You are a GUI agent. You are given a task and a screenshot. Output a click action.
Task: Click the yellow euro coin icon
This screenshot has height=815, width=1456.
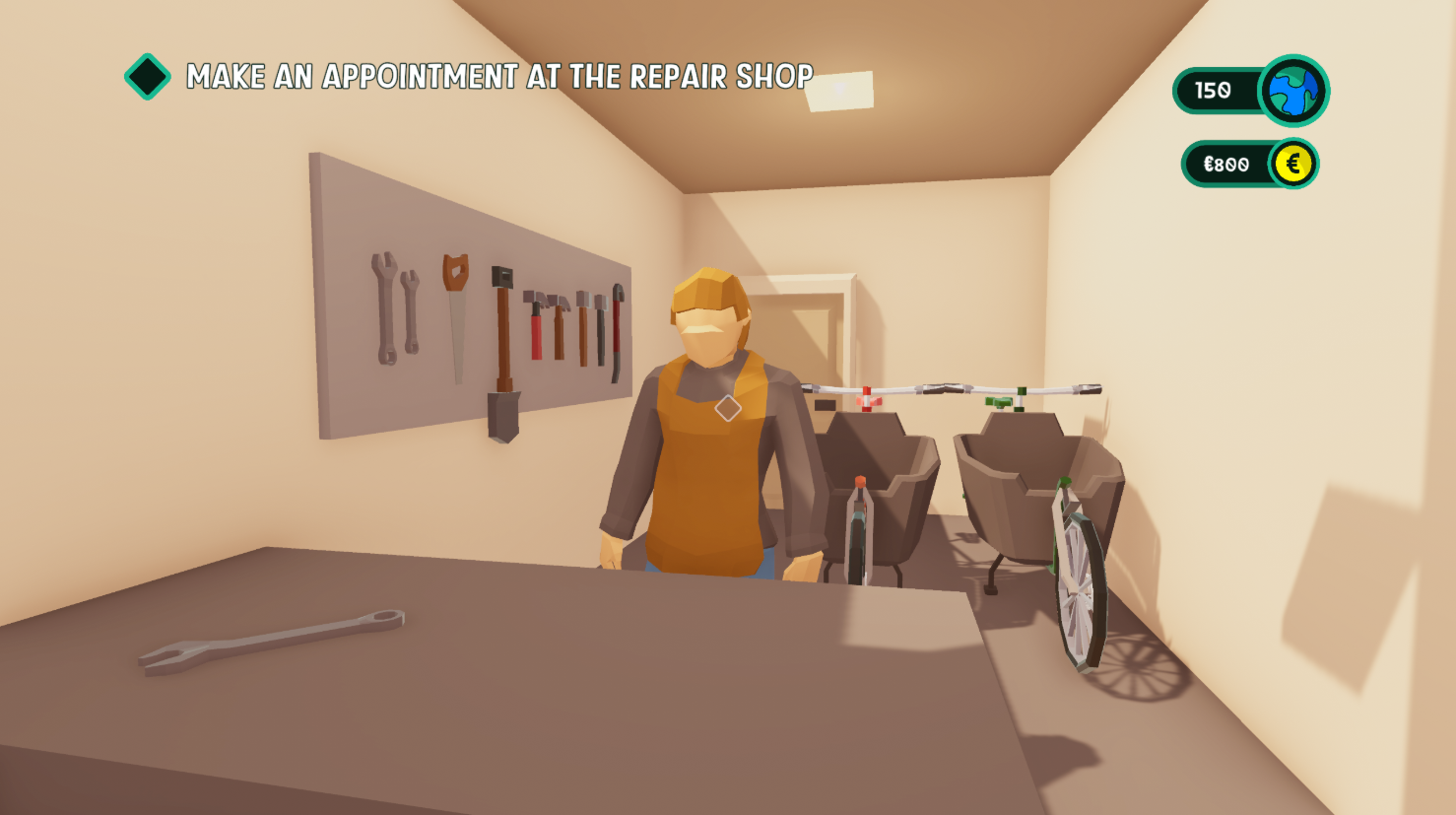(x=1292, y=164)
